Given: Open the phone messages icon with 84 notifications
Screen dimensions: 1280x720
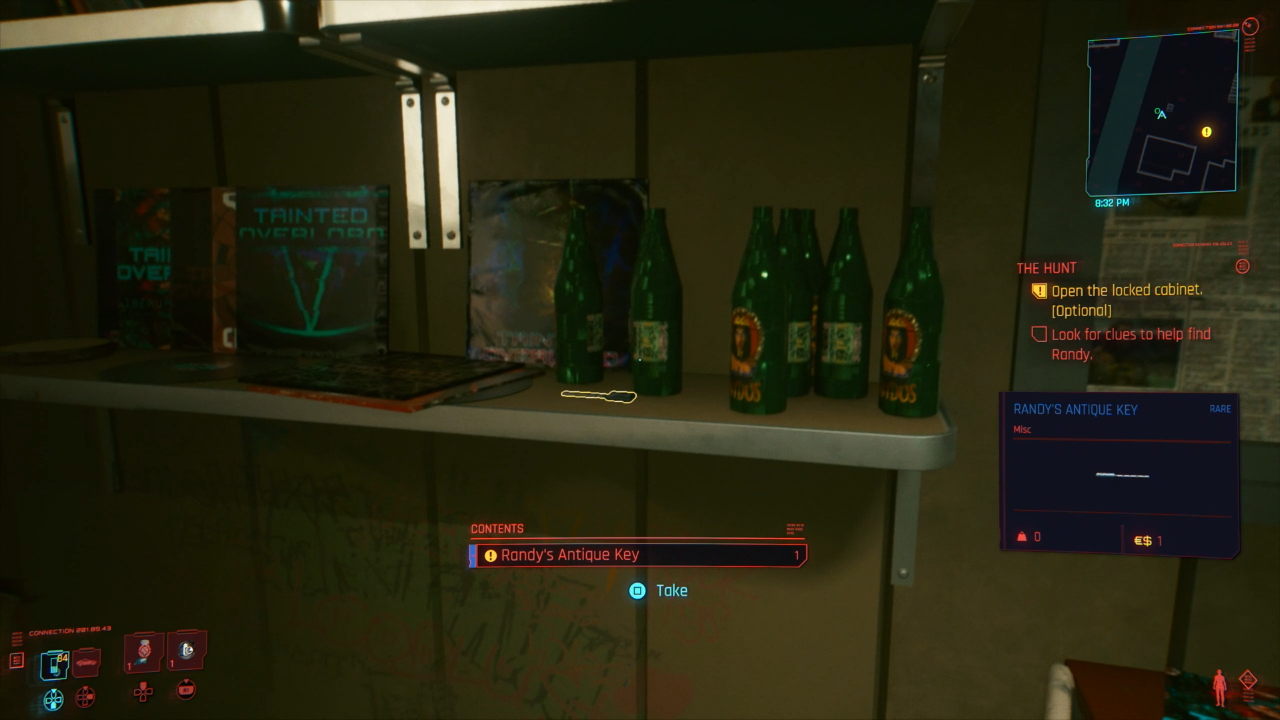Looking at the screenshot, I should coord(53,664).
